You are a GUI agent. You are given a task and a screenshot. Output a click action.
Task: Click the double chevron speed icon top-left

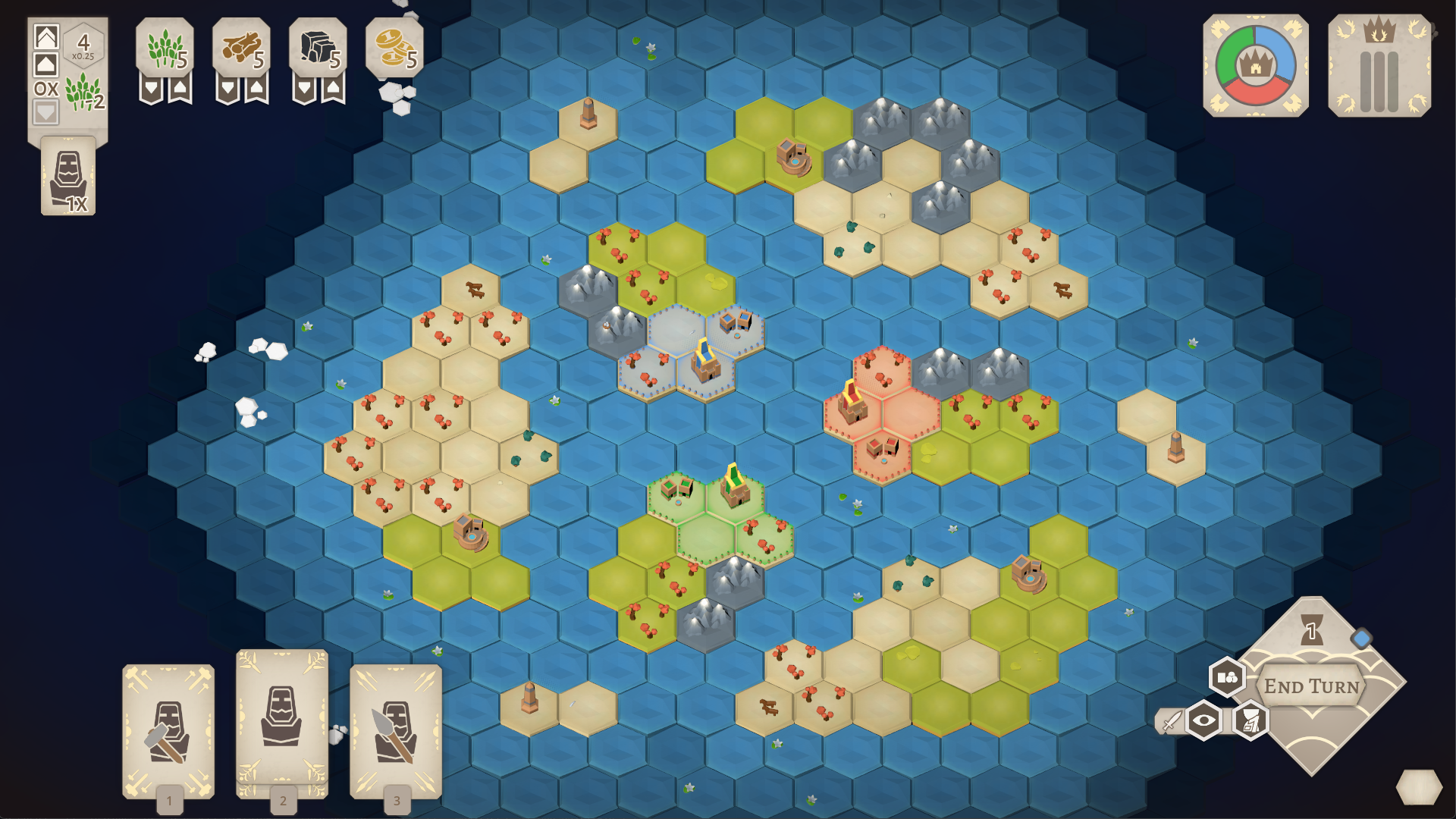47,36
